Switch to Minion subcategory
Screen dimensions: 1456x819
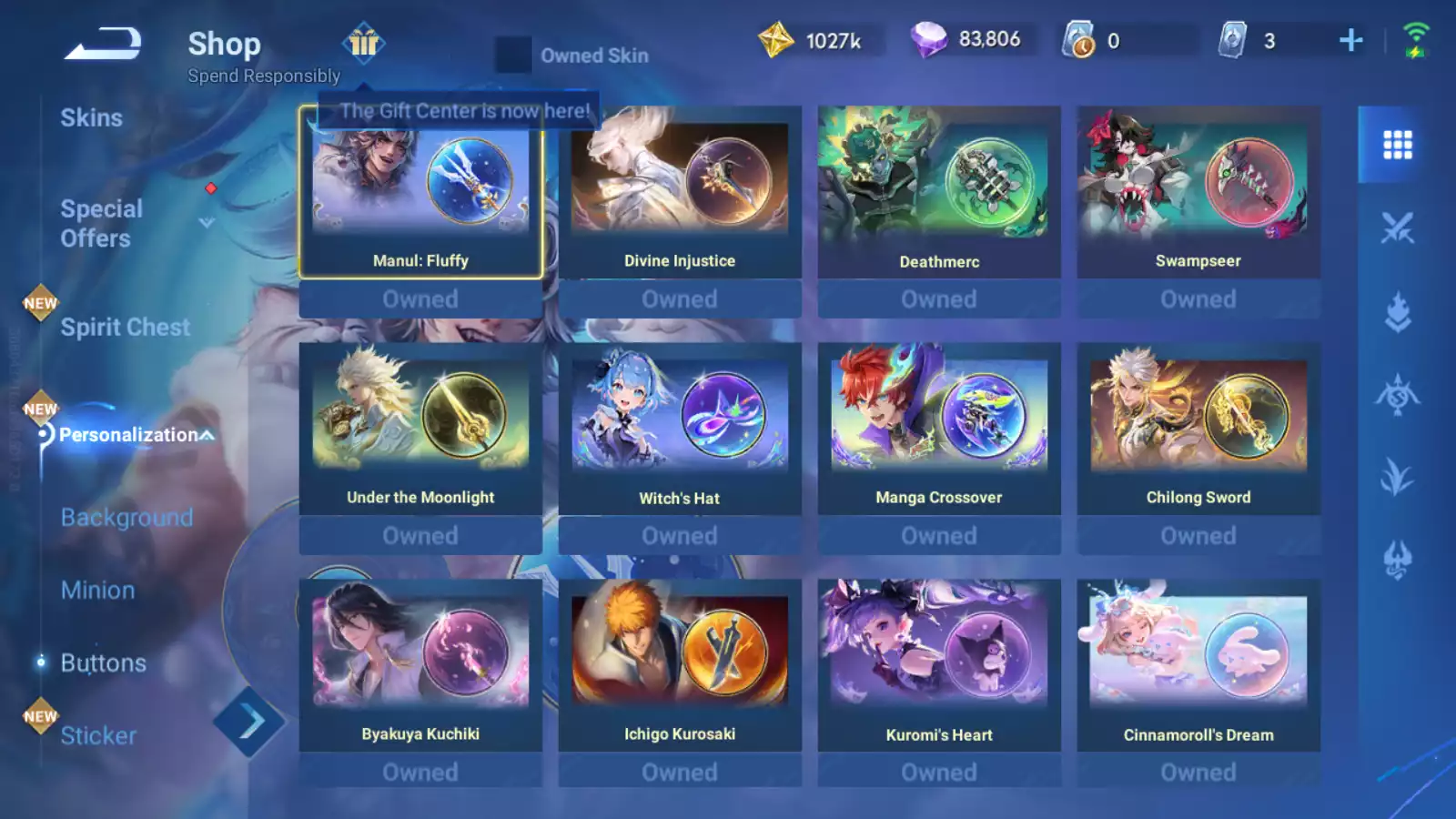[x=97, y=591]
